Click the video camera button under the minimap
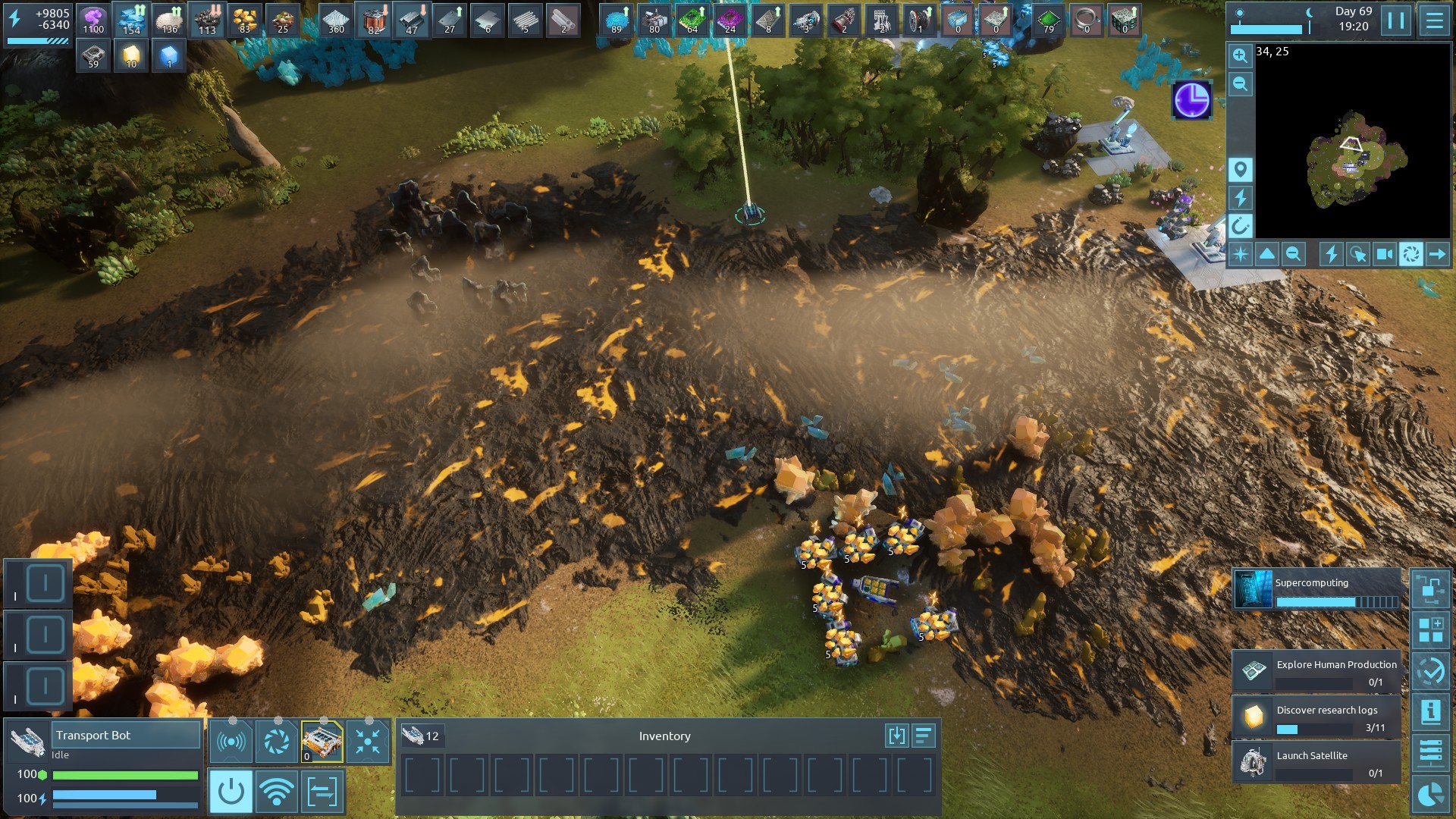This screenshot has height=819, width=1456. 1384,255
